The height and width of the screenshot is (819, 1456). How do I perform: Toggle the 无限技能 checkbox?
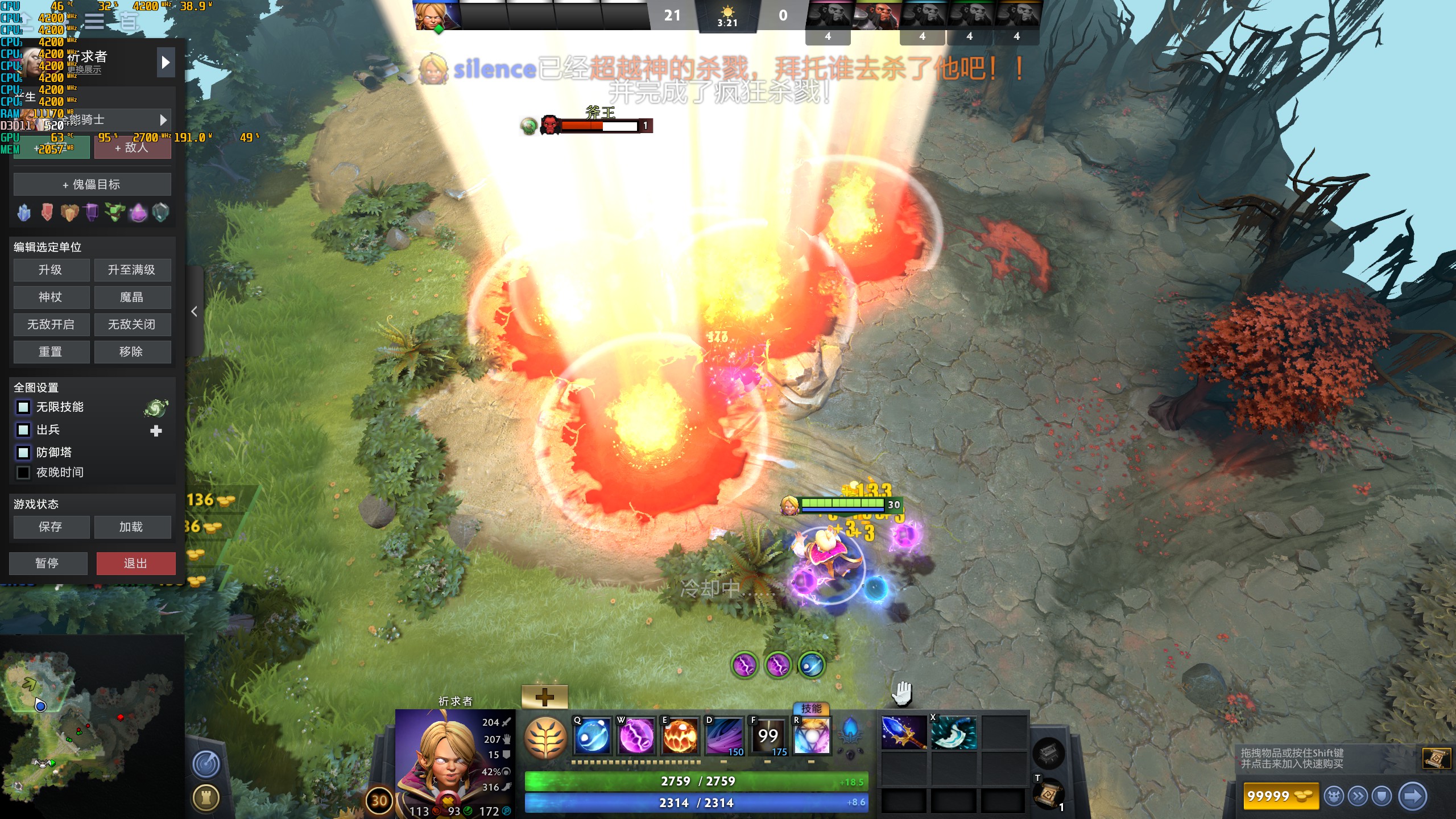coord(23,407)
